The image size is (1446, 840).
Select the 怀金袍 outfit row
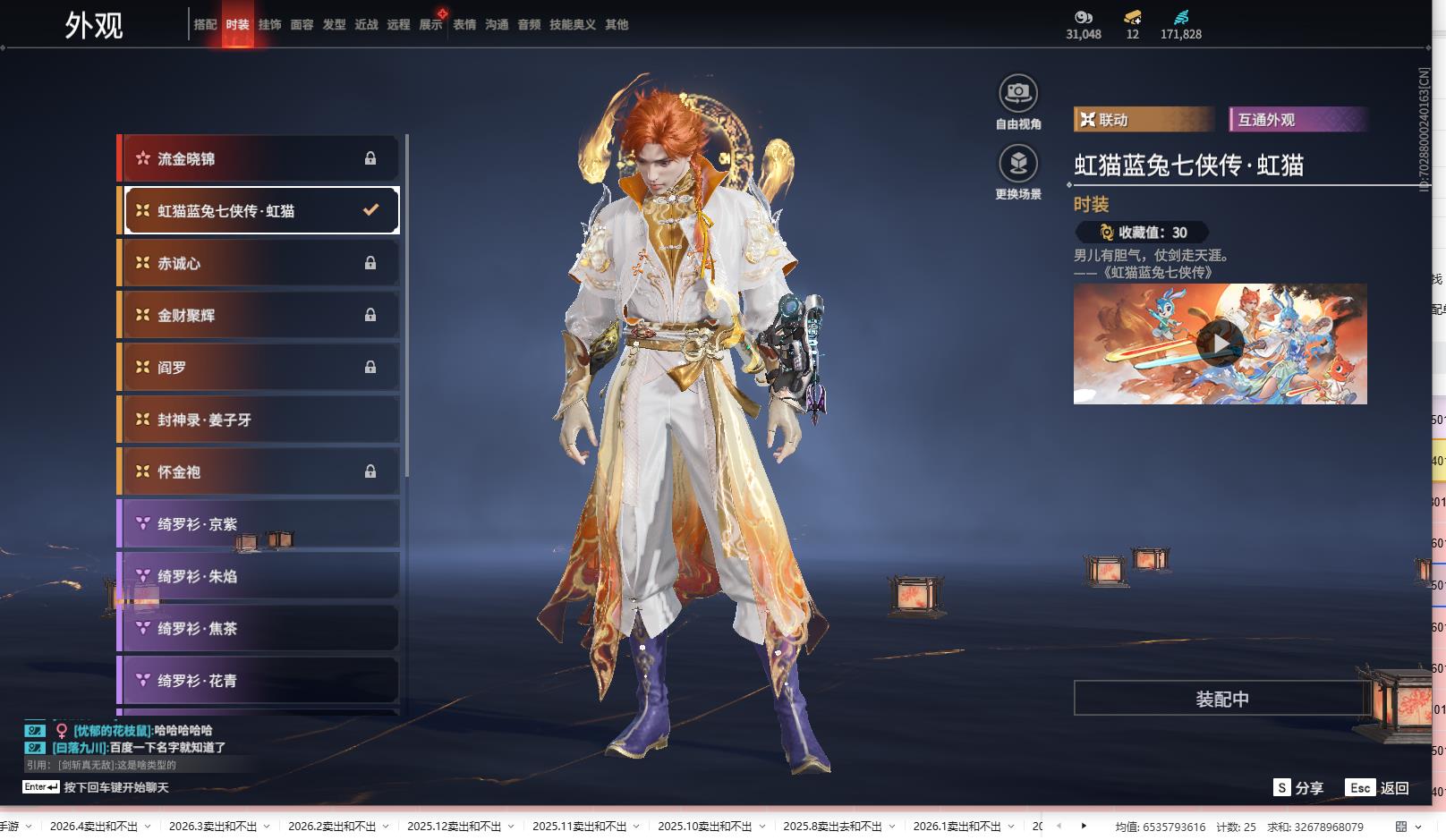click(259, 471)
